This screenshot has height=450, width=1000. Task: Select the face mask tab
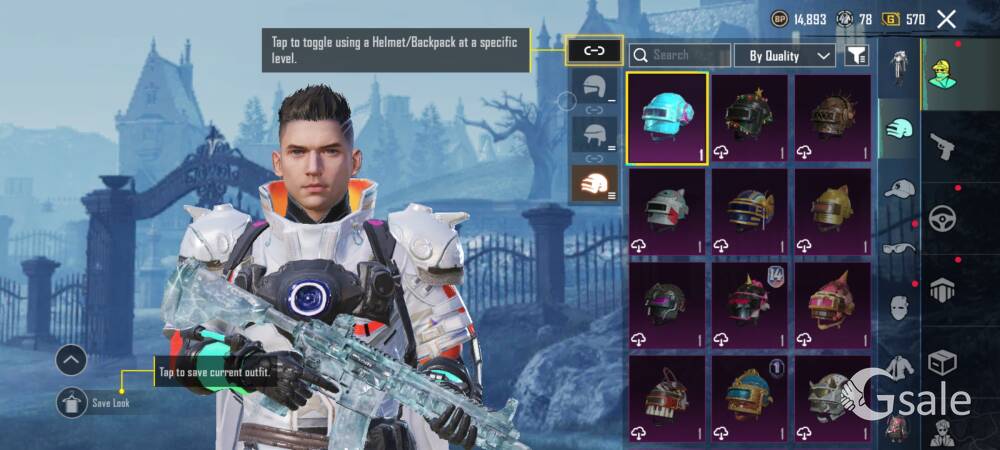(x=899, y=308)
